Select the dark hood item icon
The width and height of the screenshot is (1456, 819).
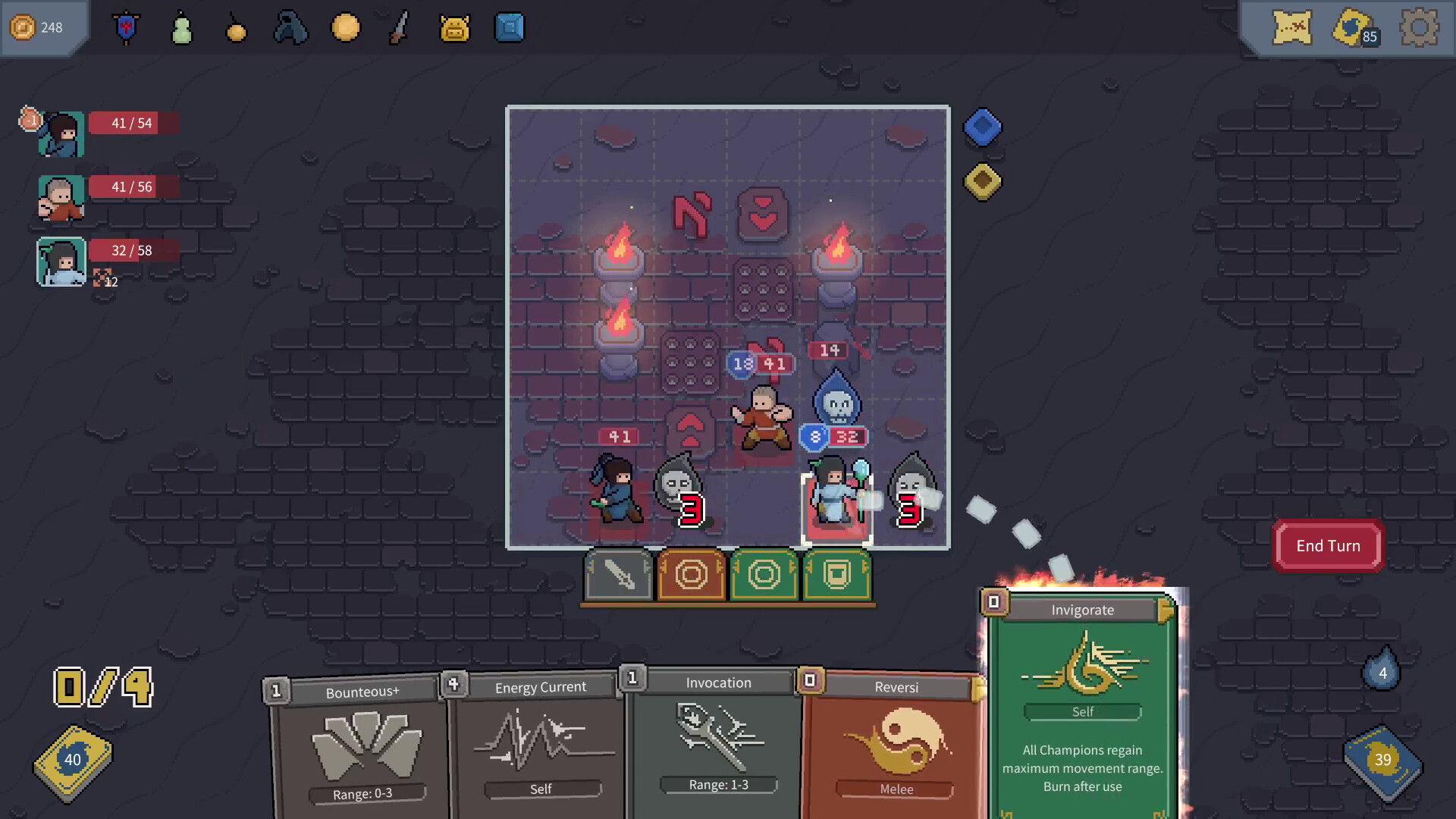tap(290, 27)
